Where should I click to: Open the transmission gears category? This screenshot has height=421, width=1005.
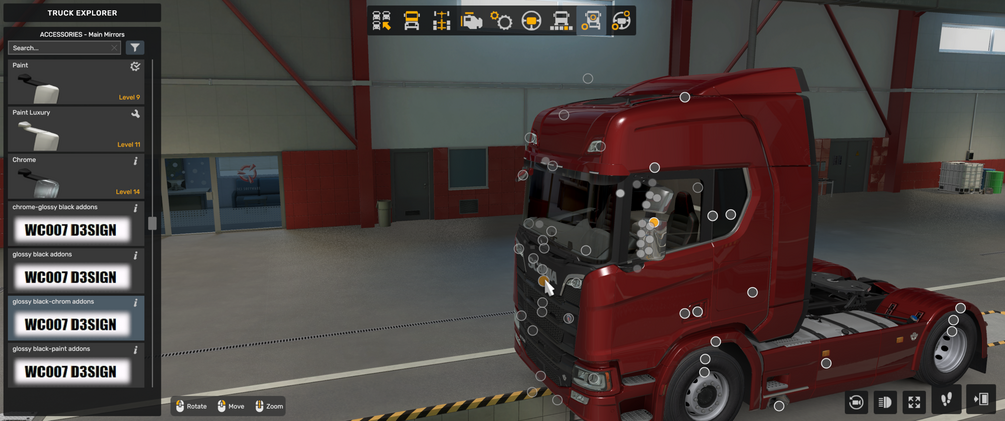point(502,21)
